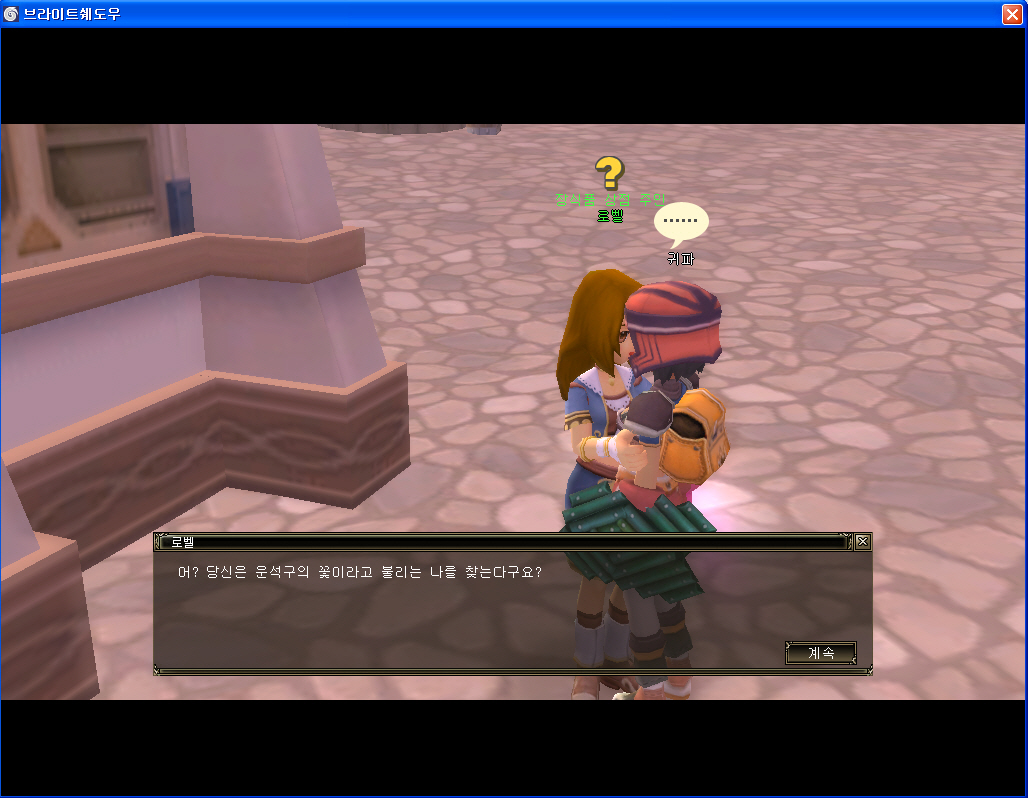Close the 로벨 dialogue box
Viewport: 1028px width, 798px height.
[x=862, y=541]
